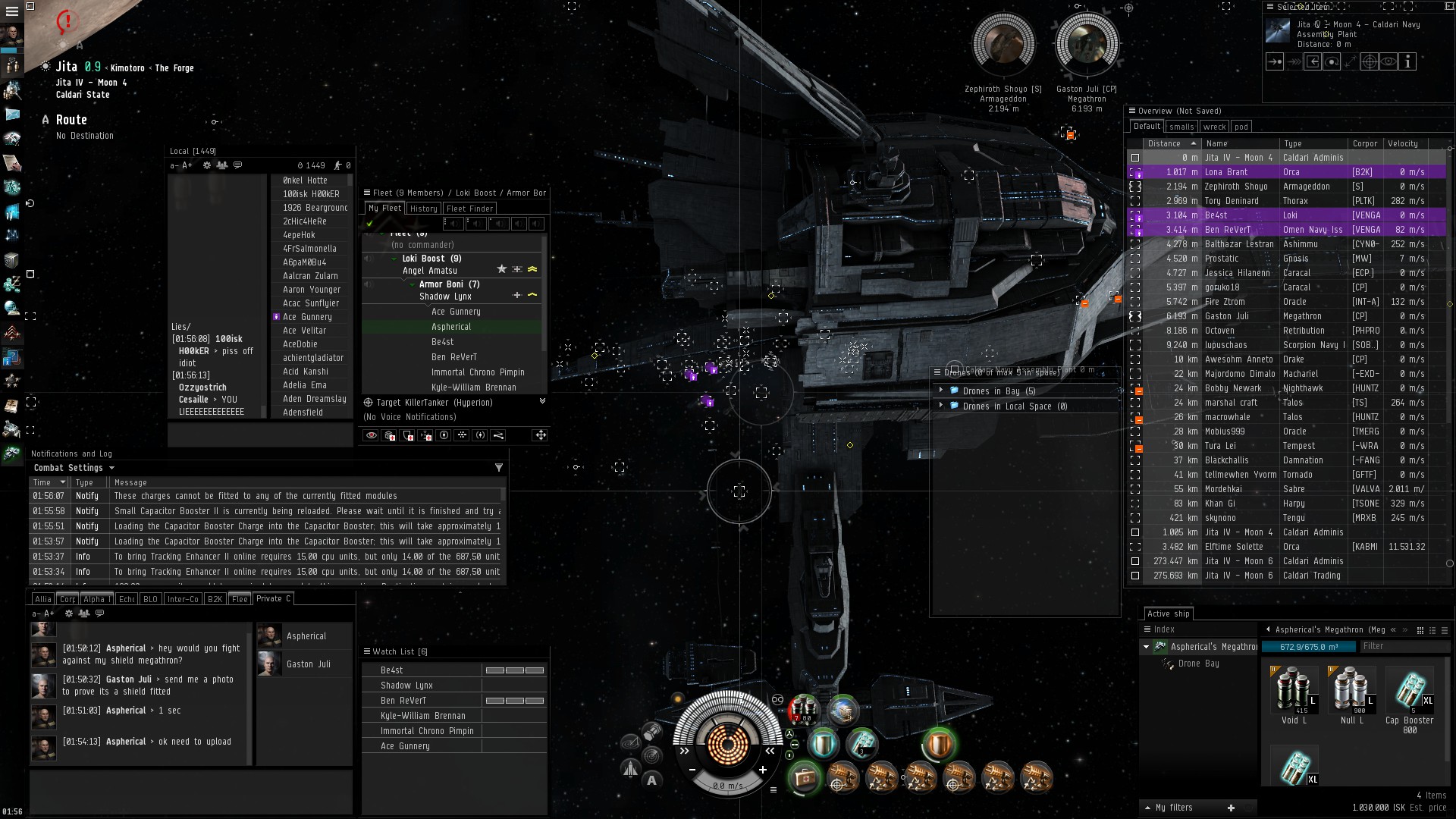Image resolution: width=1456 pixels, height=819 pixels.
Task: Select the Null L ammo stack
Action: tap(1351, 692)
